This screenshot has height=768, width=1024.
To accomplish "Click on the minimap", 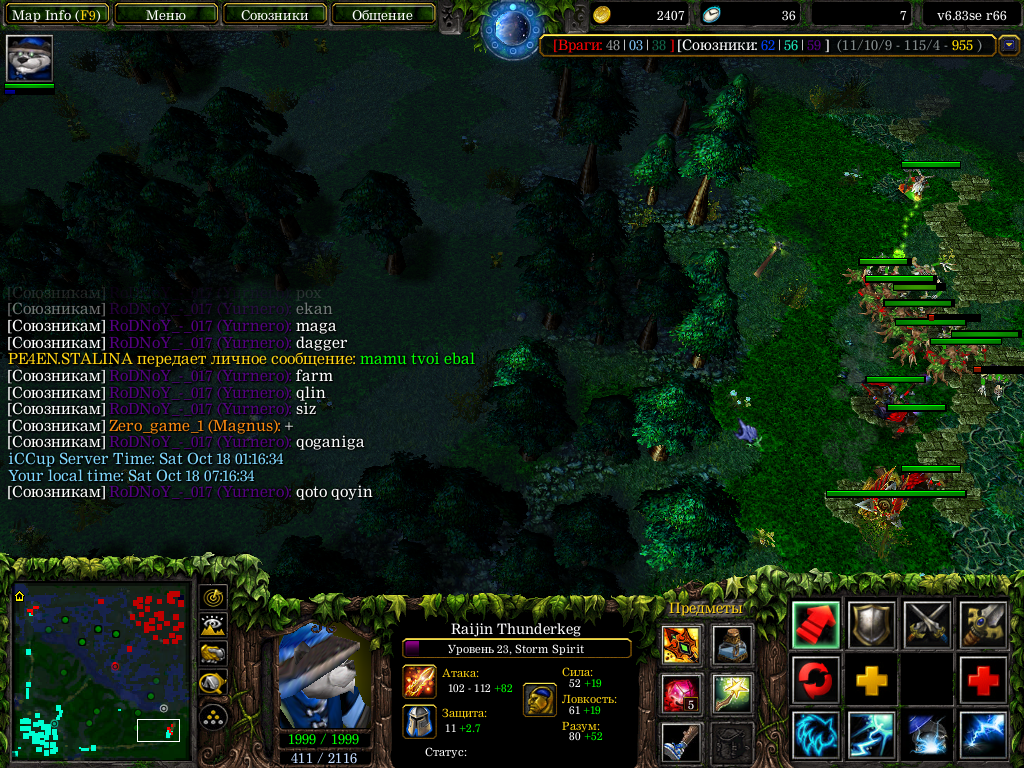I will (100, 667).
